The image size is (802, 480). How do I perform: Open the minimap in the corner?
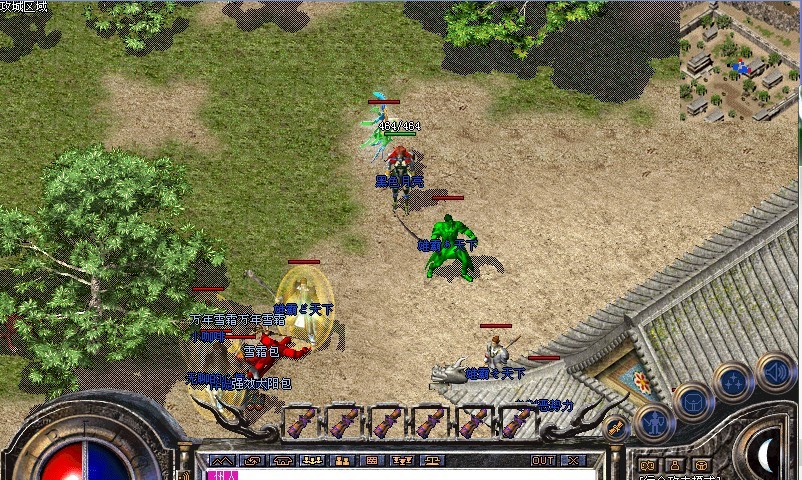pos(740,60)
